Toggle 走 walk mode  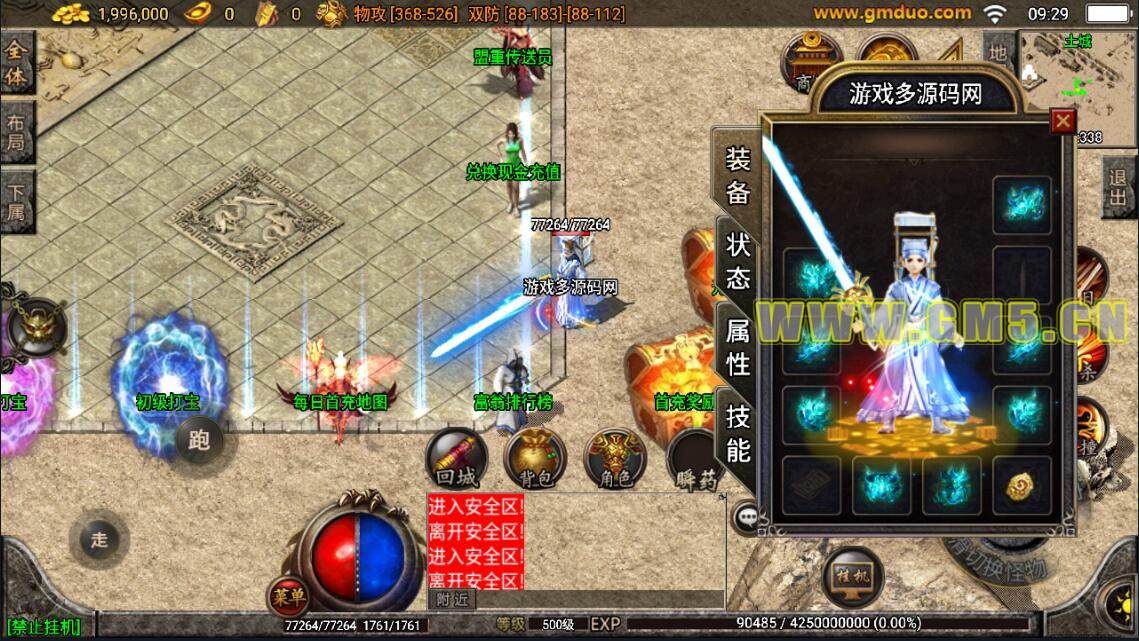pyautogui.click(x=99, y=540)
